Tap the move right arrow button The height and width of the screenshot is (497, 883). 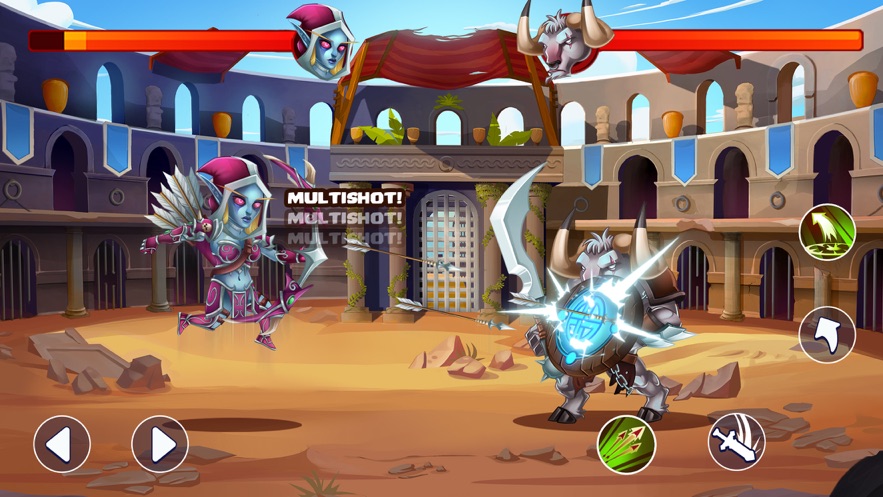coord(160,444)
